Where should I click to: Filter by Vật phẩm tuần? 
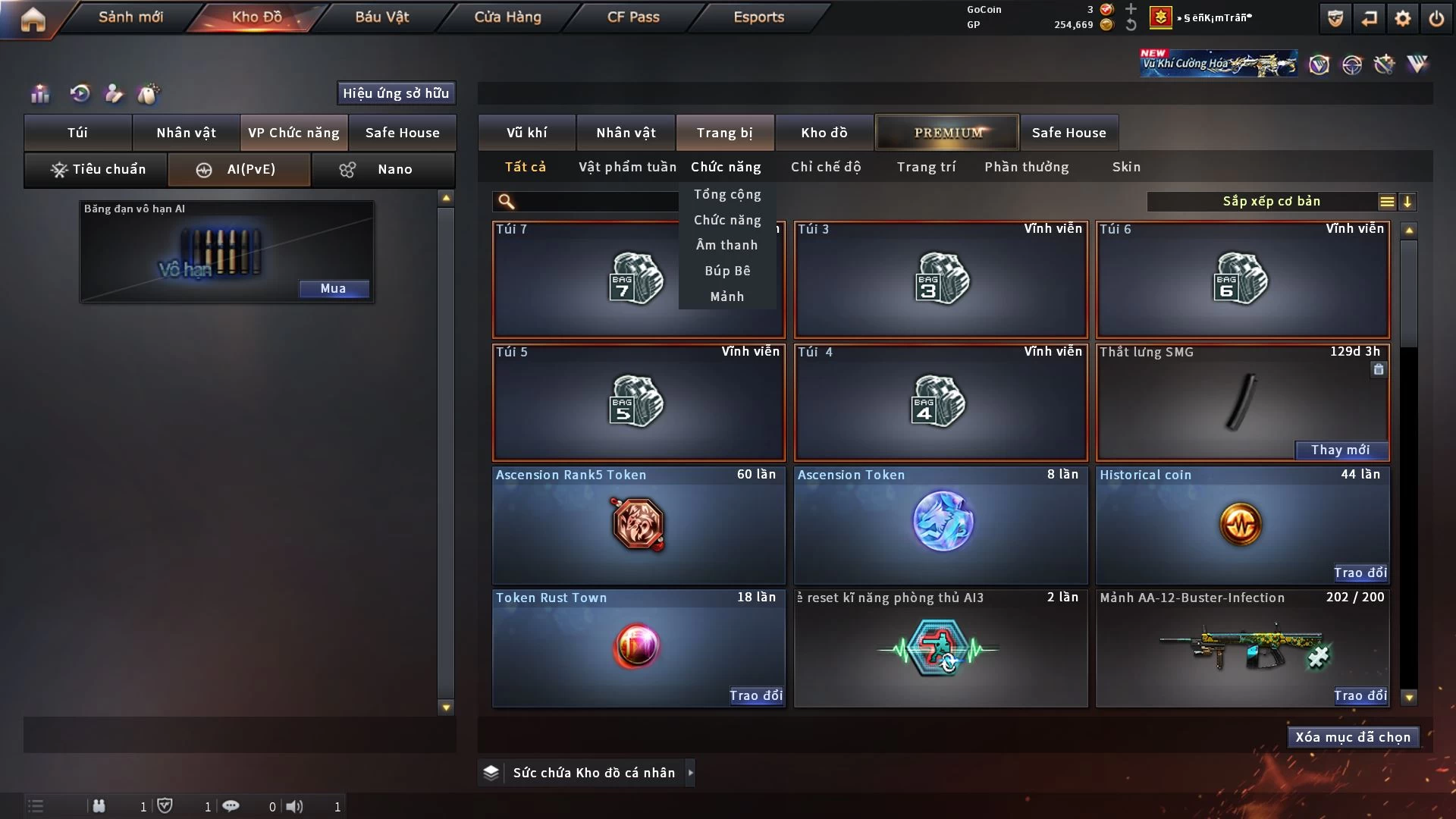(627, 167)
